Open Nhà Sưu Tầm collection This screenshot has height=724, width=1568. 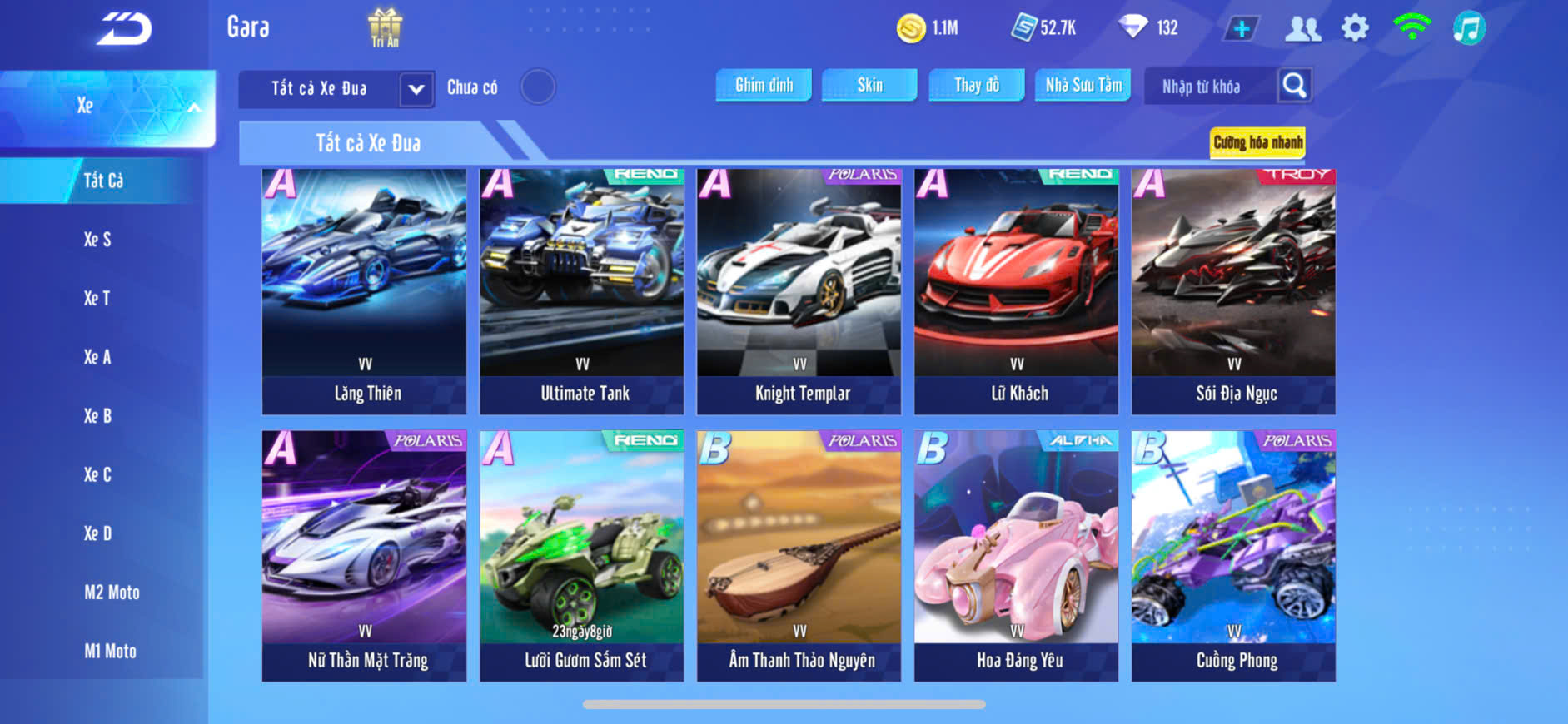point(1083,85)
